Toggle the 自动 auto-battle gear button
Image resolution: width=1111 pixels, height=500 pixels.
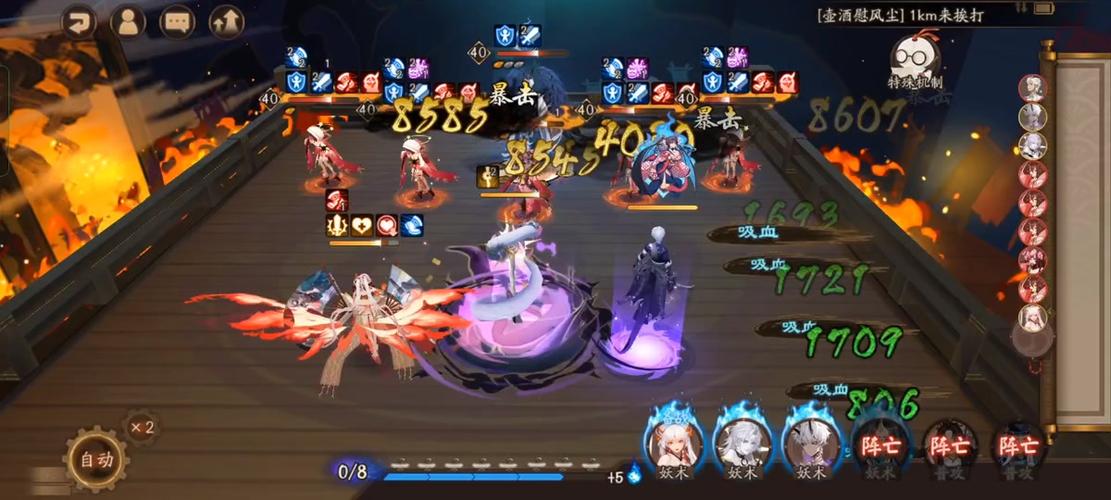96,460
